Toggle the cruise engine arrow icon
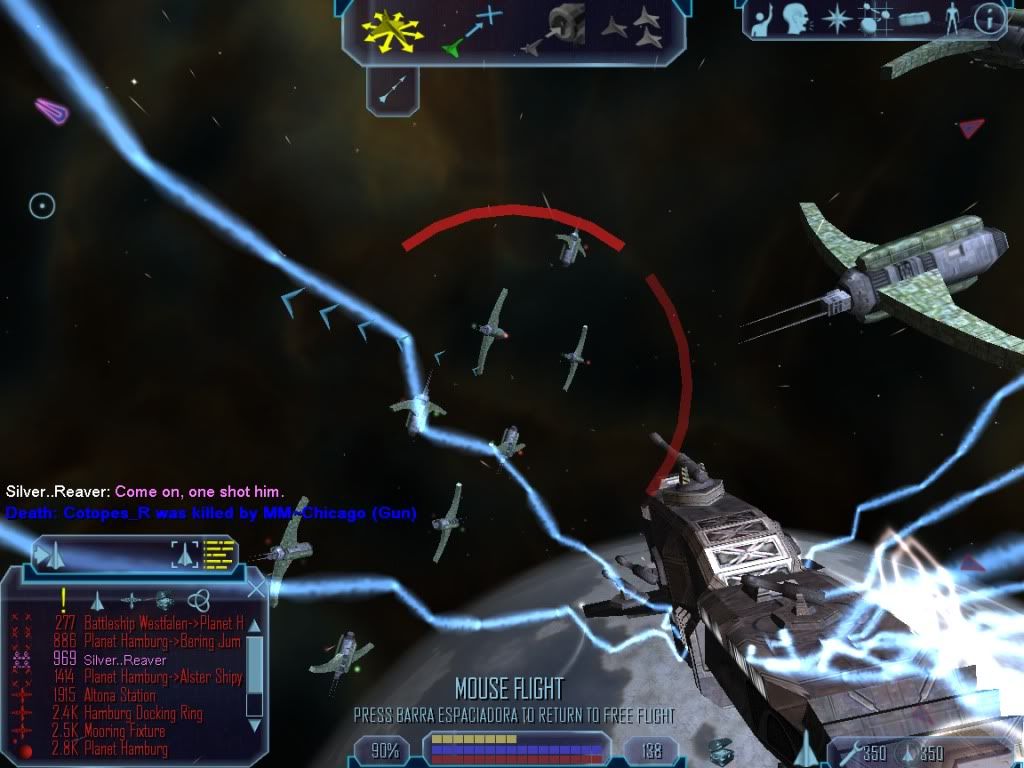Image resolution: width=1024 pixels, height=768 pixels. click(x=390, y=89)
